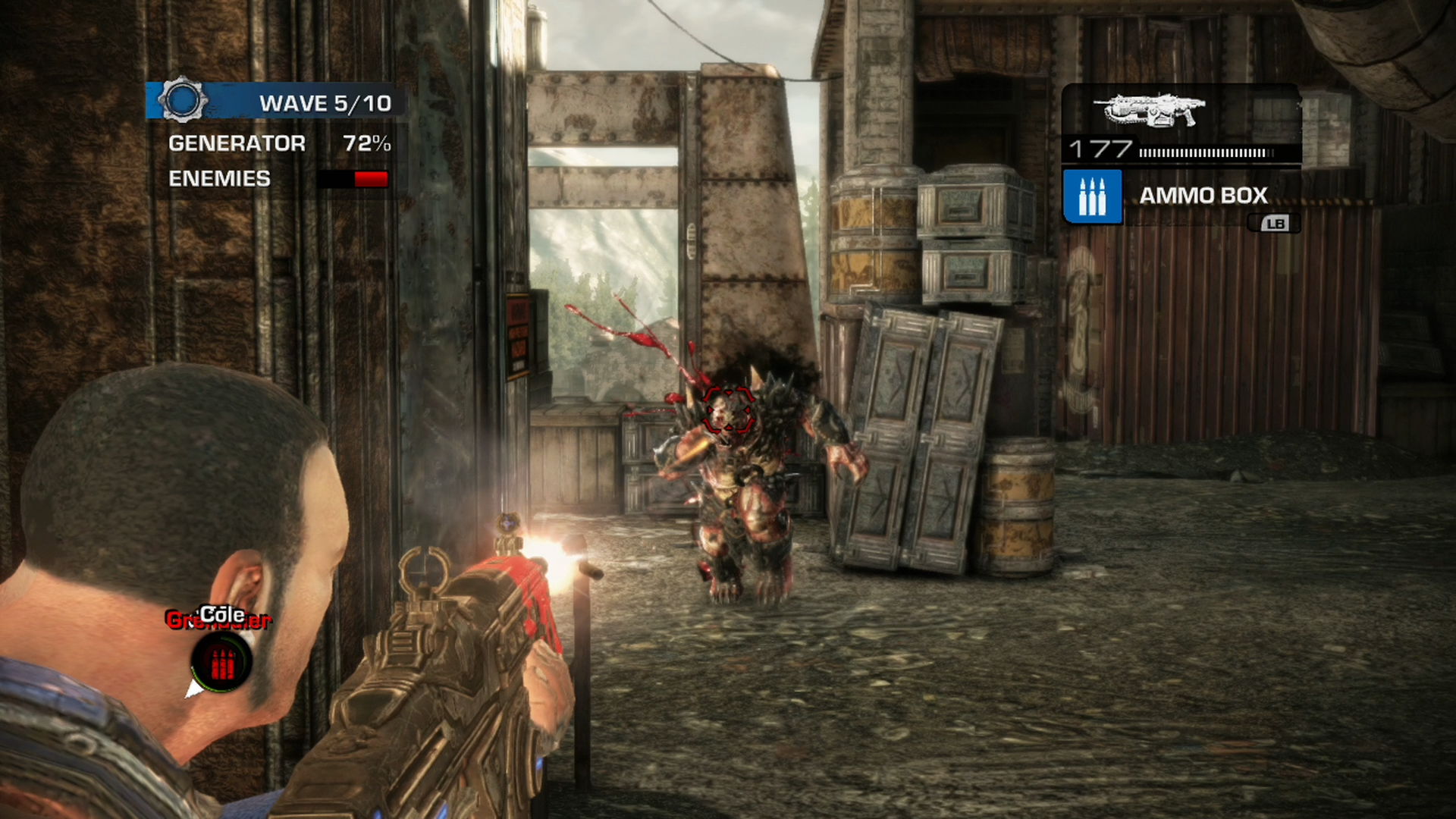Click Cole's red ammo marker icon
This screenshot has height=819, width=1456.
click(221, 664)
